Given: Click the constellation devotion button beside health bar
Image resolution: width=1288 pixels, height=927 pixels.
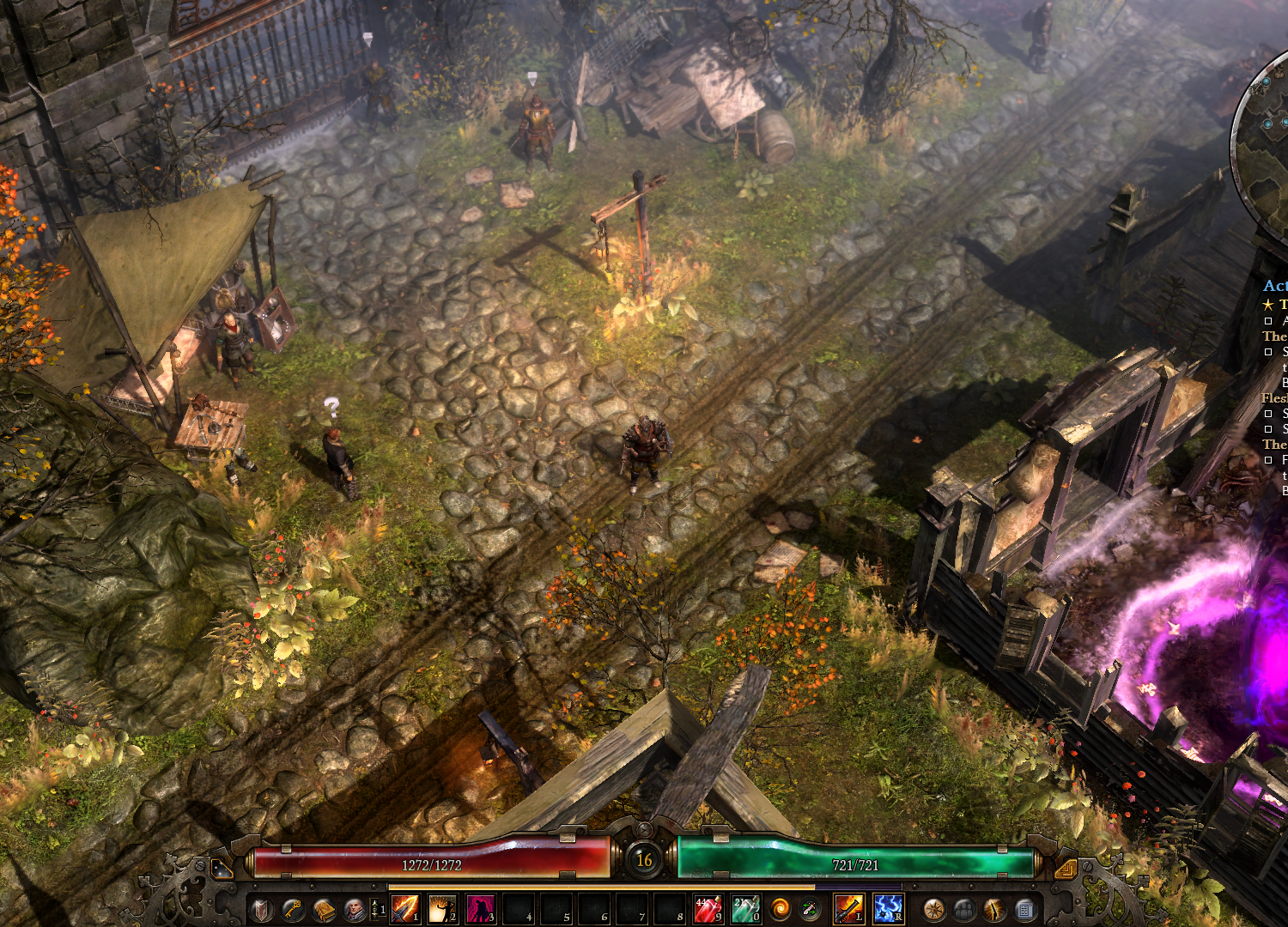Looking at the screenshot, I should point(222,869).
